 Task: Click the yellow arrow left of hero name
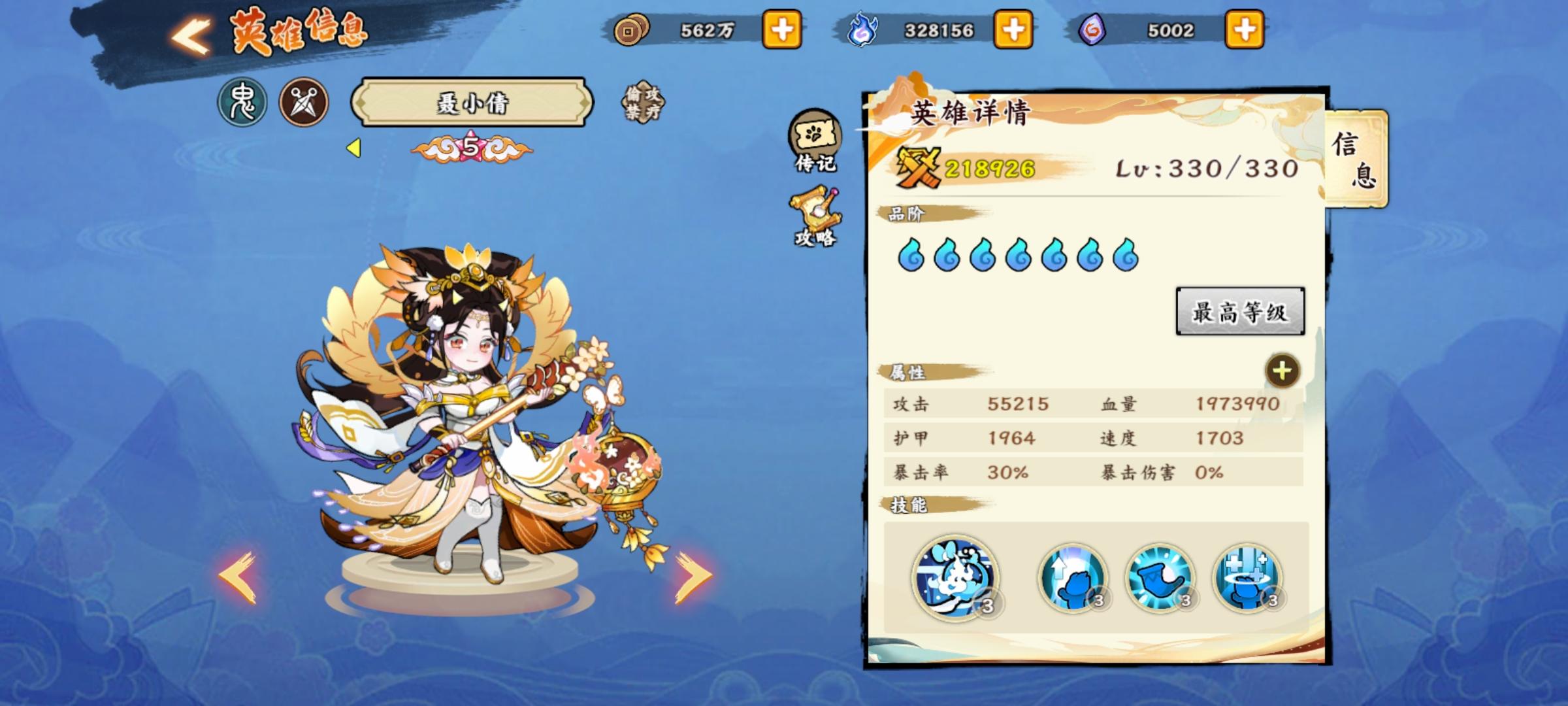click(353, 150)
